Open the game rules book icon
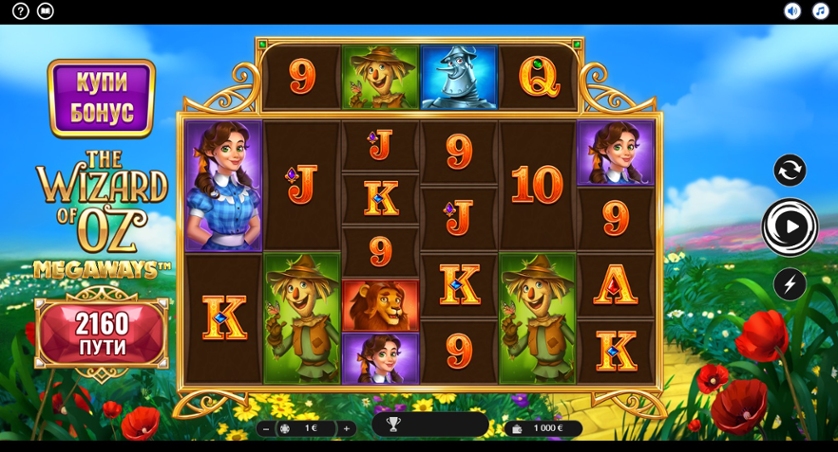This screenshot has width=838, height=452. pyautogui.click(x=45, y=11)
